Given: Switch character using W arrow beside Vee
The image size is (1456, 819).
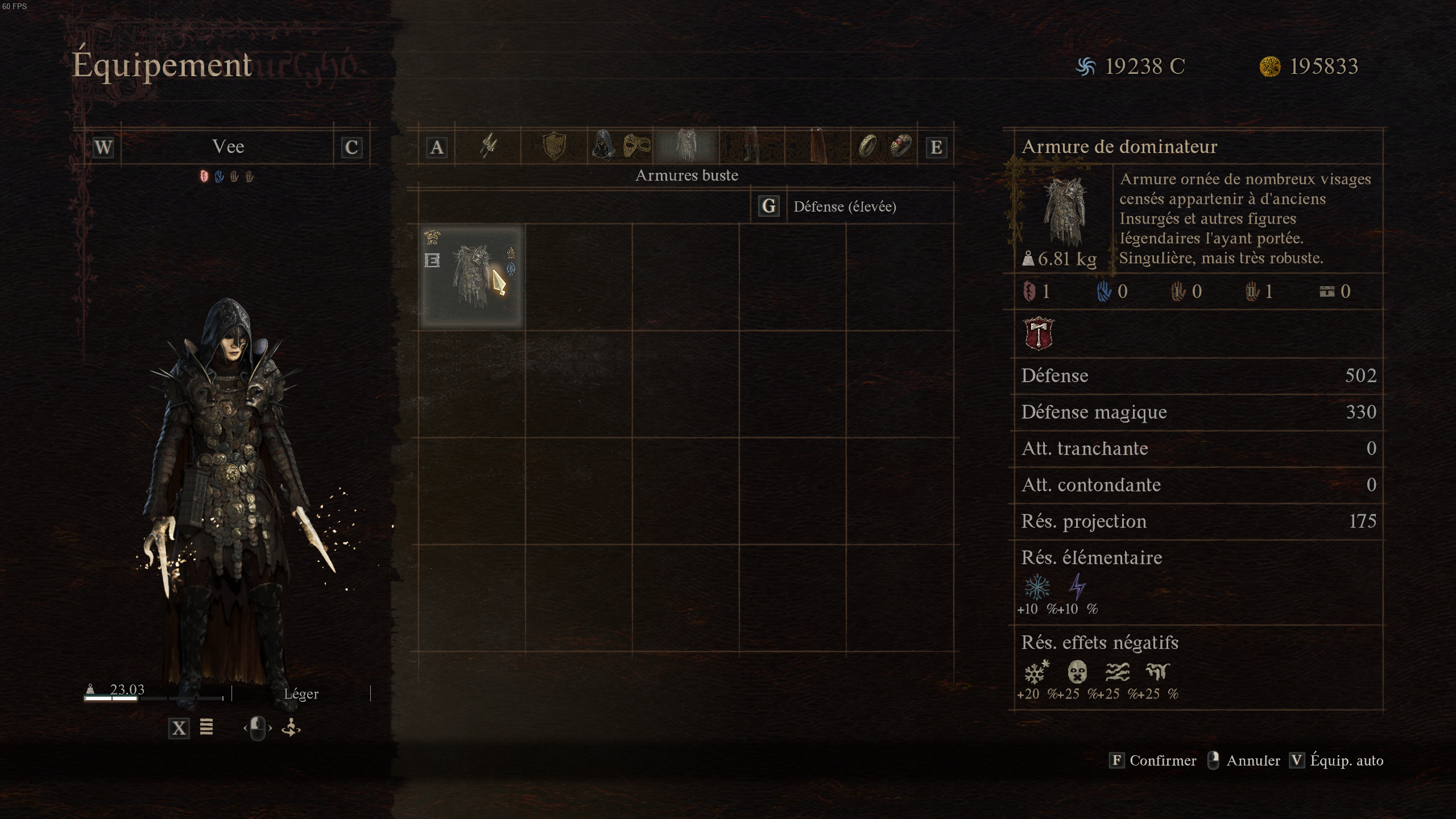Looking at the screenshot, I should point(102,147).
